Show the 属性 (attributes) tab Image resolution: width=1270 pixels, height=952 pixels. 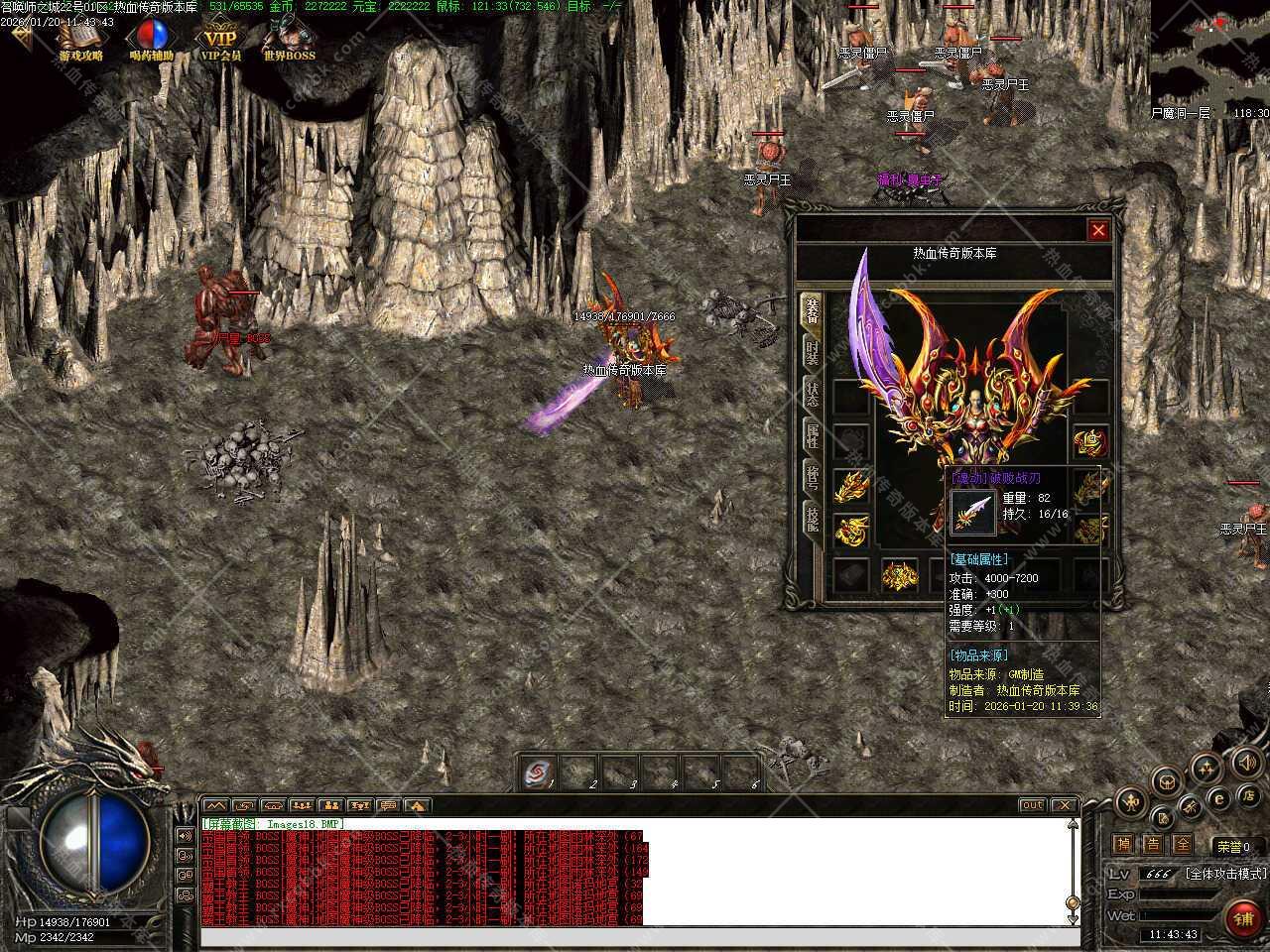[812, 435]
